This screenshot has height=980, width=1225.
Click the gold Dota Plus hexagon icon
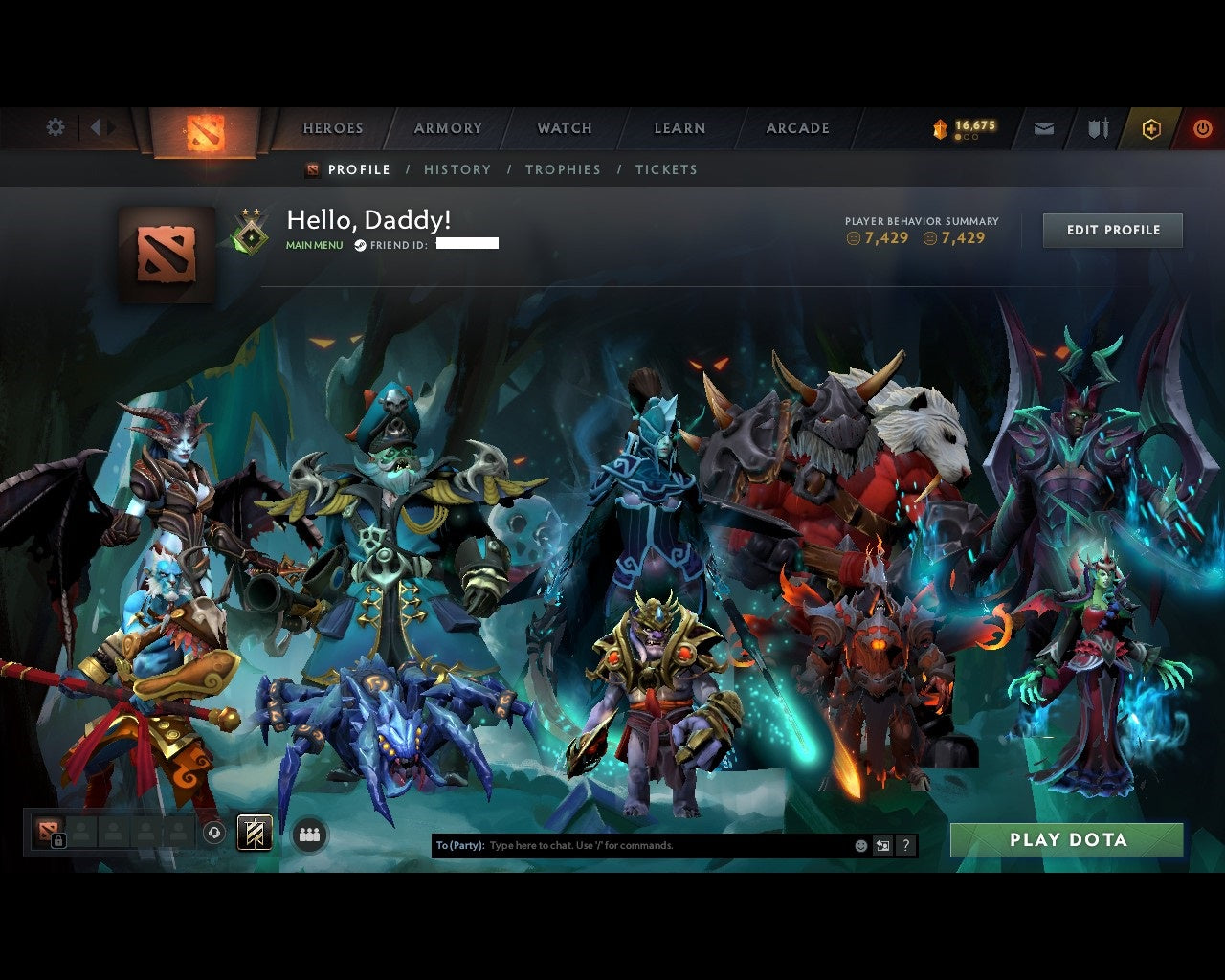pos(1150,126)
